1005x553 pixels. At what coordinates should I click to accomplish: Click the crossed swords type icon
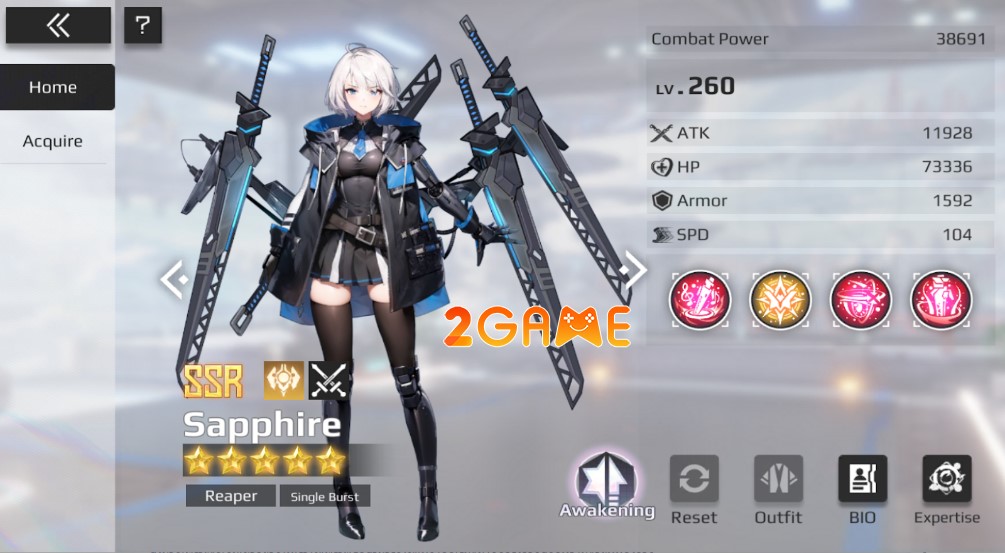tap(330, 380)
